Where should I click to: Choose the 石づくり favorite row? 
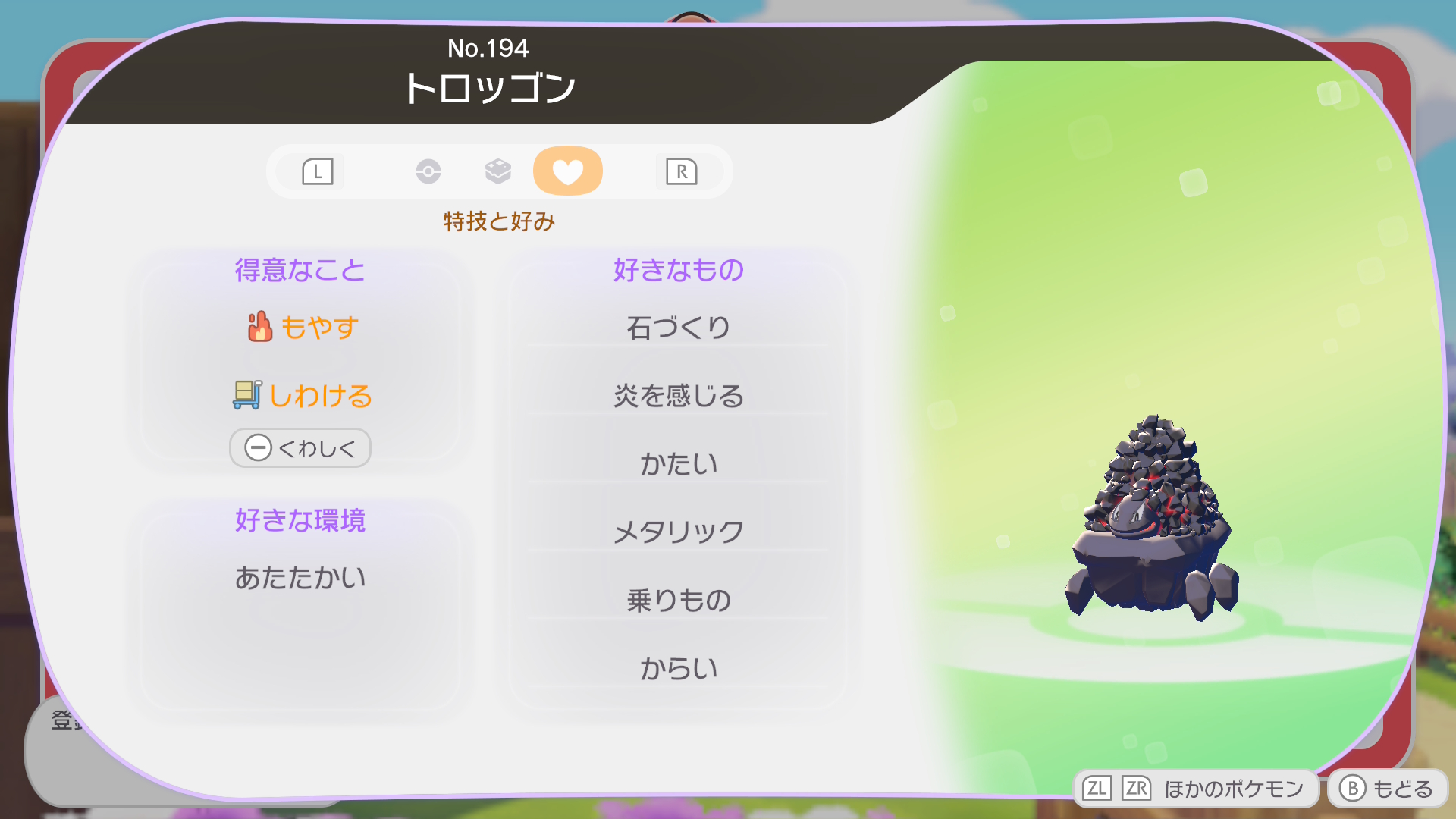click(678, 328)
